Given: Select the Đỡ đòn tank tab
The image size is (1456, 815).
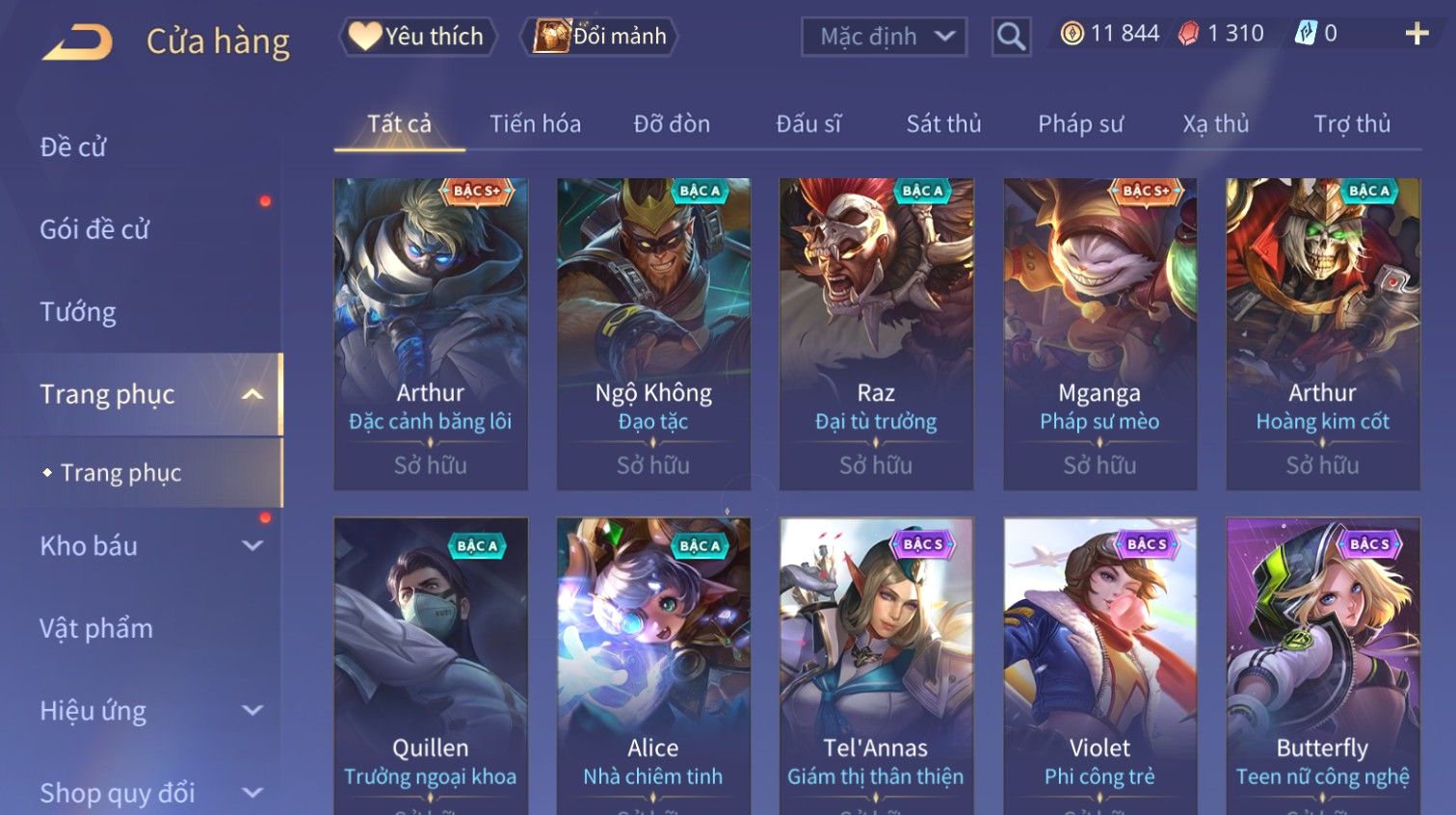Looking at the screenshot, I should click(672, 124).
